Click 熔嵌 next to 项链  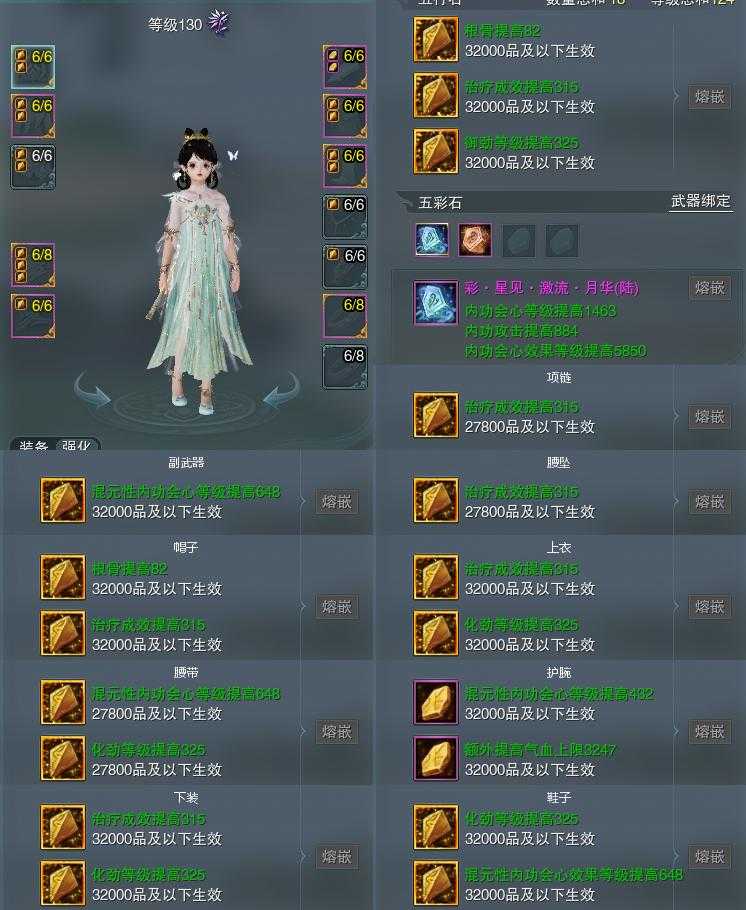710,417
